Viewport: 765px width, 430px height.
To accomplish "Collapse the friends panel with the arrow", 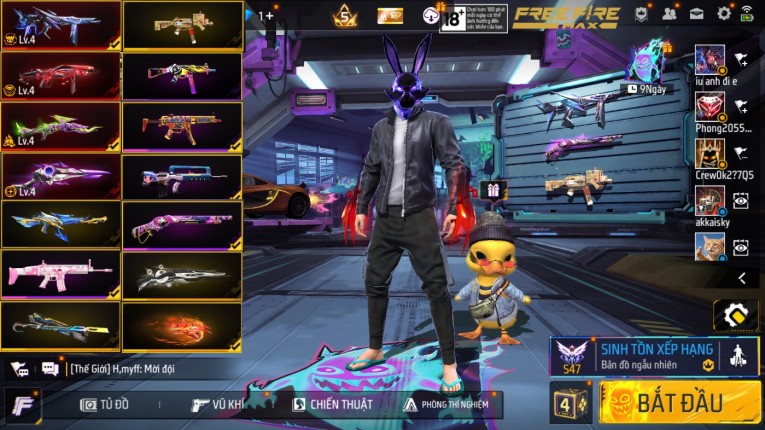I will pyautogui.click(x=741, y=278).
